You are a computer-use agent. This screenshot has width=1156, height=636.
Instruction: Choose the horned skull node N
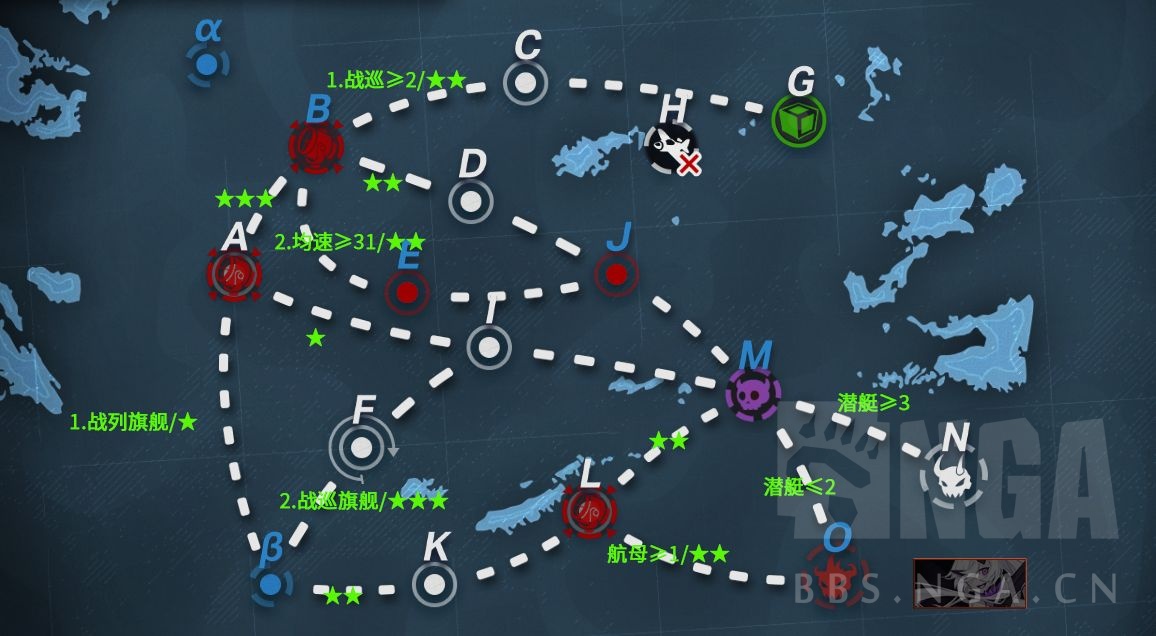click(x=951, y=476)
